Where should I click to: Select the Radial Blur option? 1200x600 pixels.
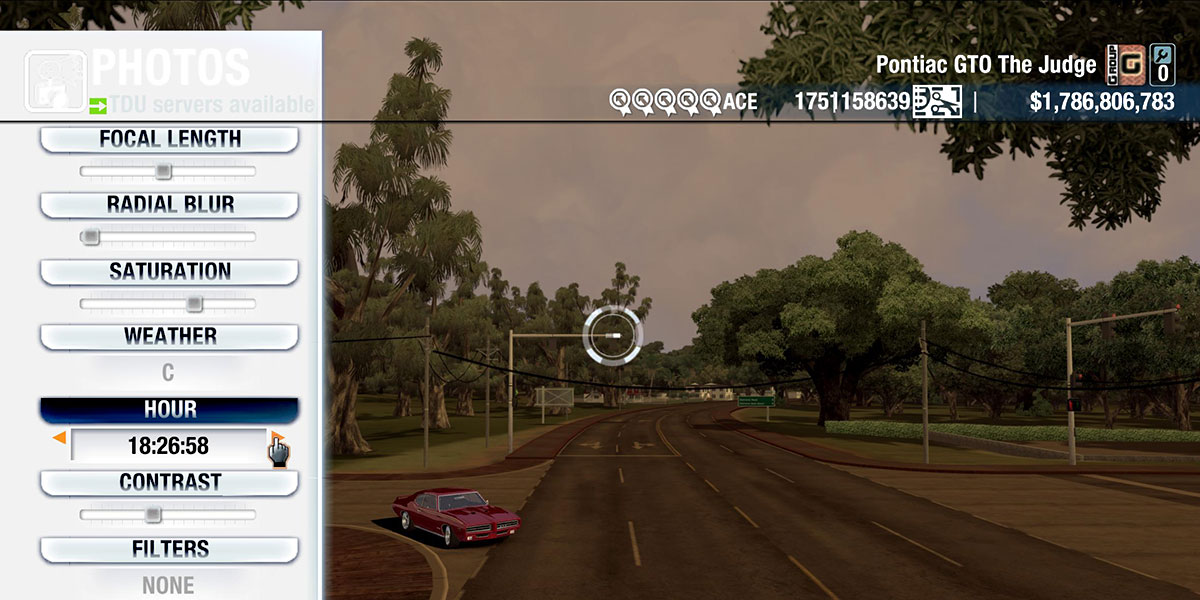coord(169,205)
